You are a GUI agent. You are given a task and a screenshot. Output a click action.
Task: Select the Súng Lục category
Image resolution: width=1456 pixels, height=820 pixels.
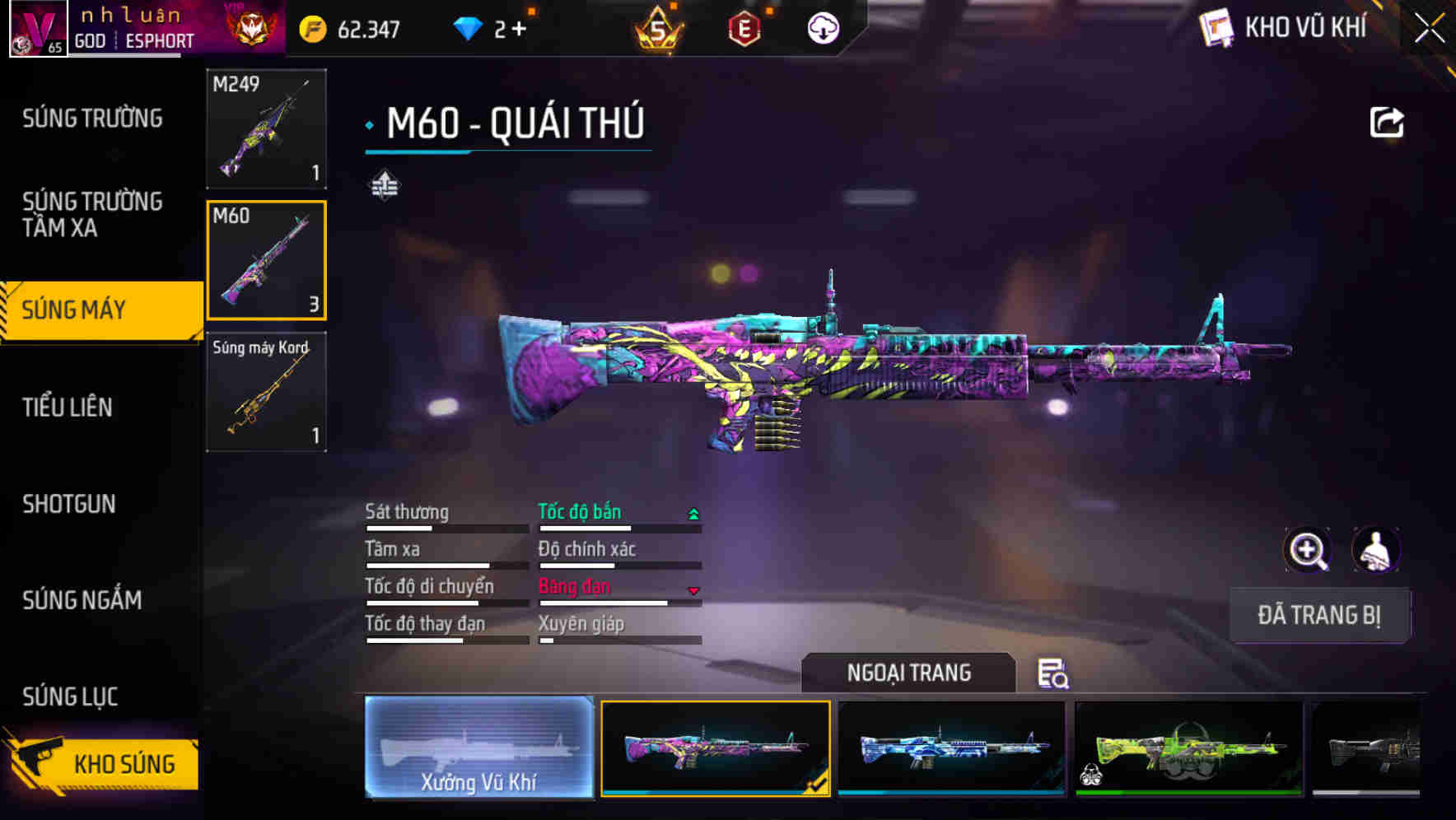pos(70,697)
